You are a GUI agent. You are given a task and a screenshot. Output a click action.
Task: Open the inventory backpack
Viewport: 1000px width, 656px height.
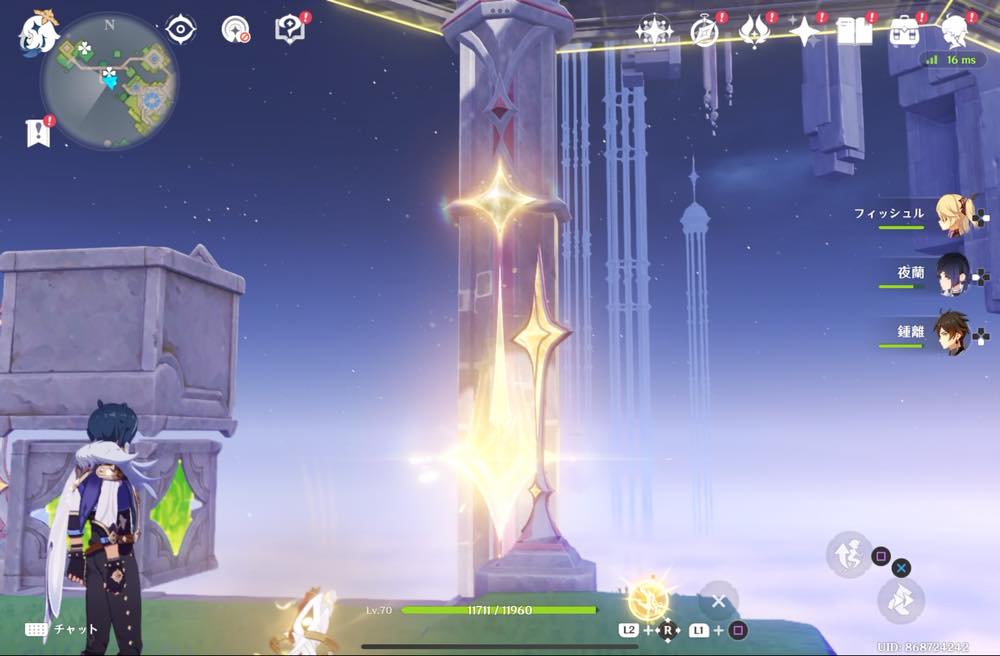pyautogui.click(x=906, y=31)
